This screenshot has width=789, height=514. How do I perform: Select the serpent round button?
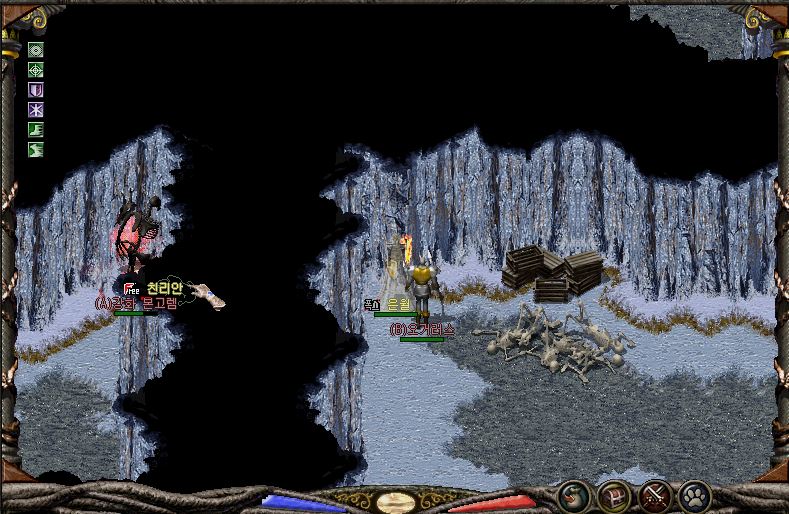pos(573,496)
